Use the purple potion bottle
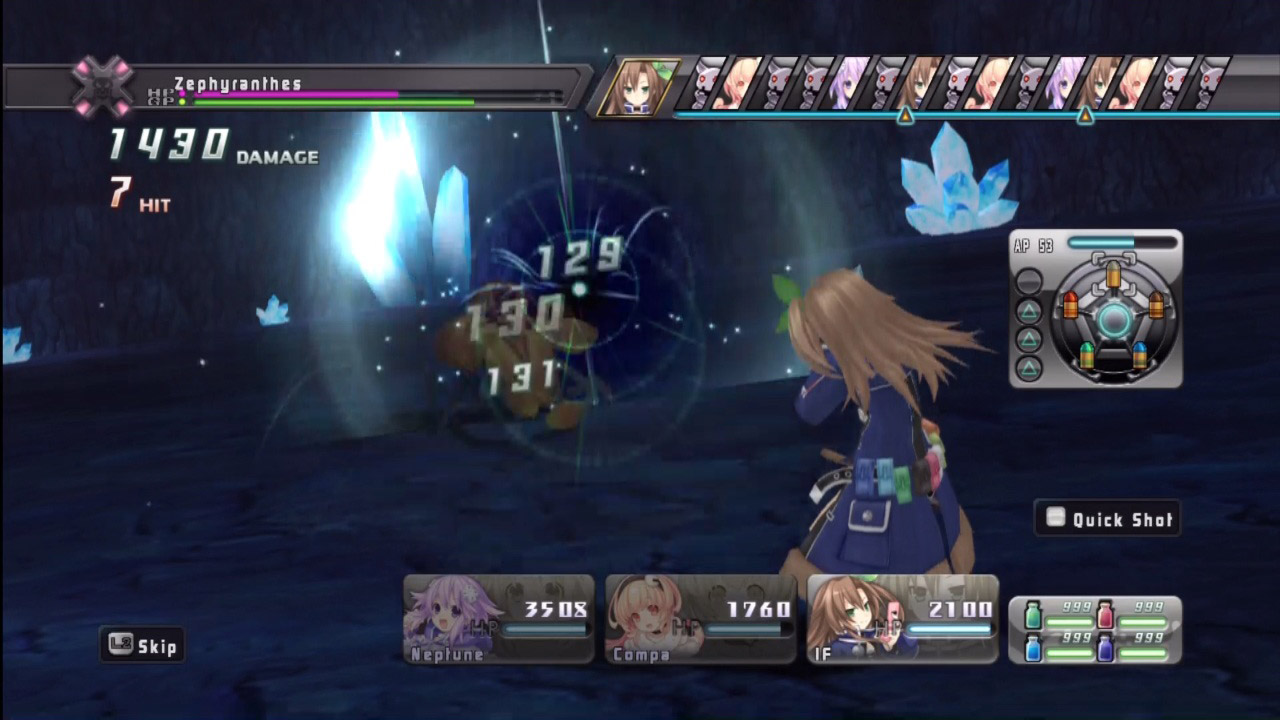This screenshot has height=720, width=1280. coord(1106,648)
